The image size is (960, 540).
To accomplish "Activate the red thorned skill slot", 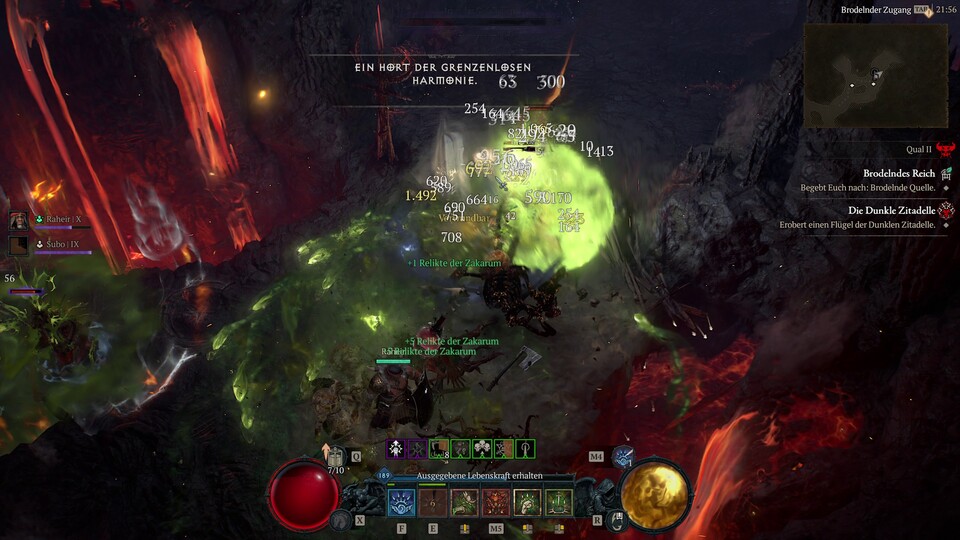I will tap(496, 502).
